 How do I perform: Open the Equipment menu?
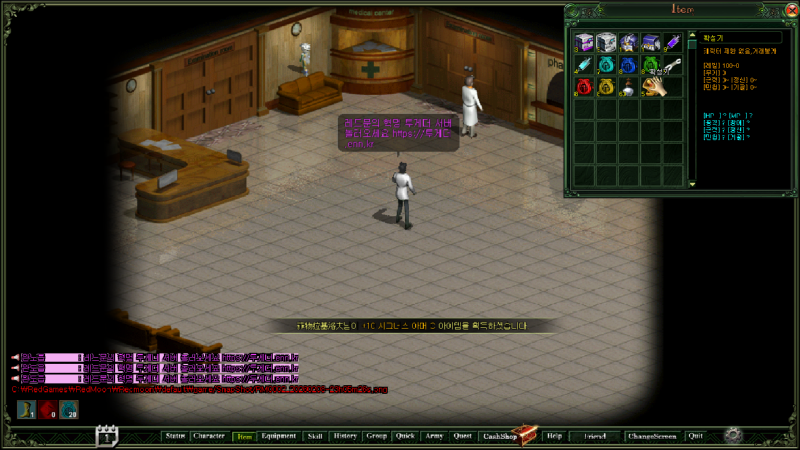tap(279, 436)
